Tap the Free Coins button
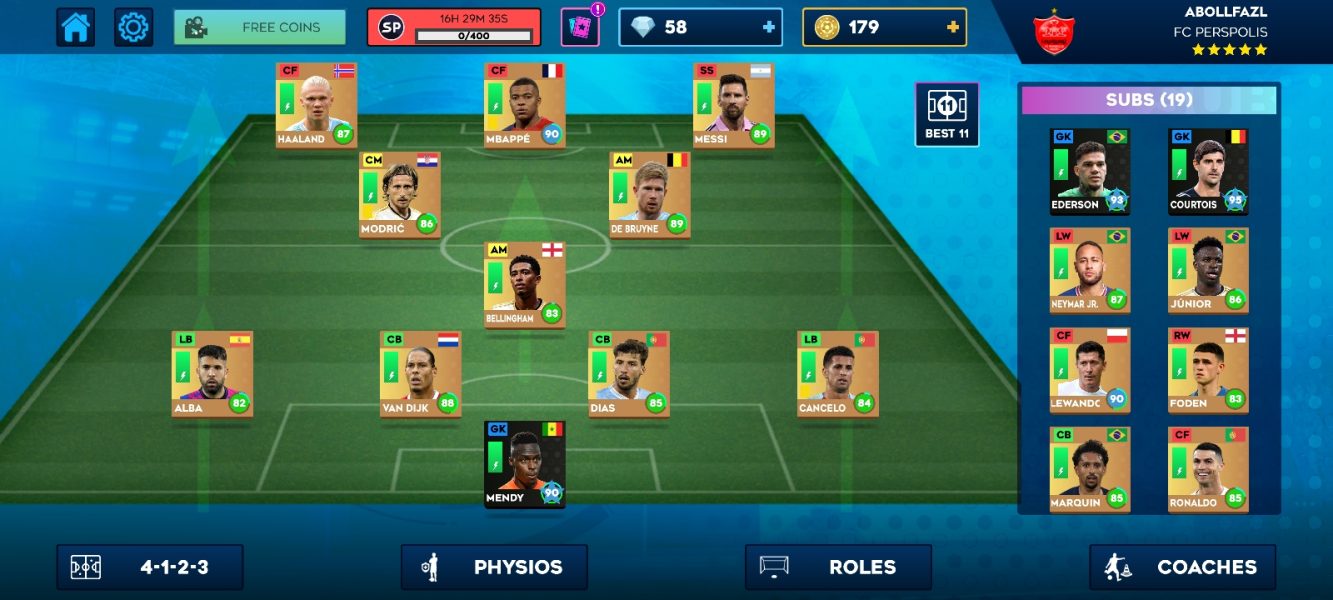This screenshot has width=1333, height=600. [260, 27]
